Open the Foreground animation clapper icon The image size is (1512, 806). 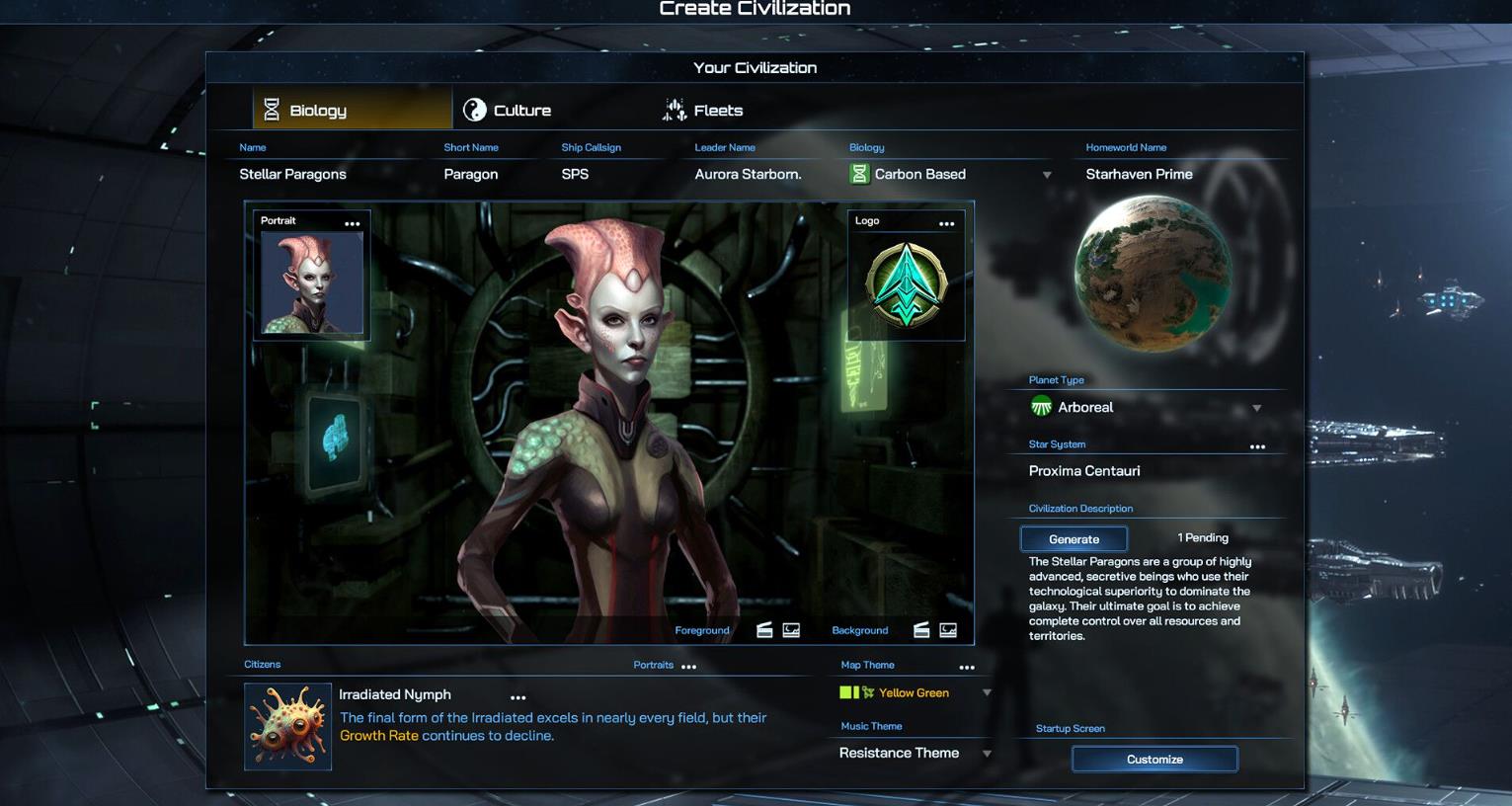tap(763, 628)
